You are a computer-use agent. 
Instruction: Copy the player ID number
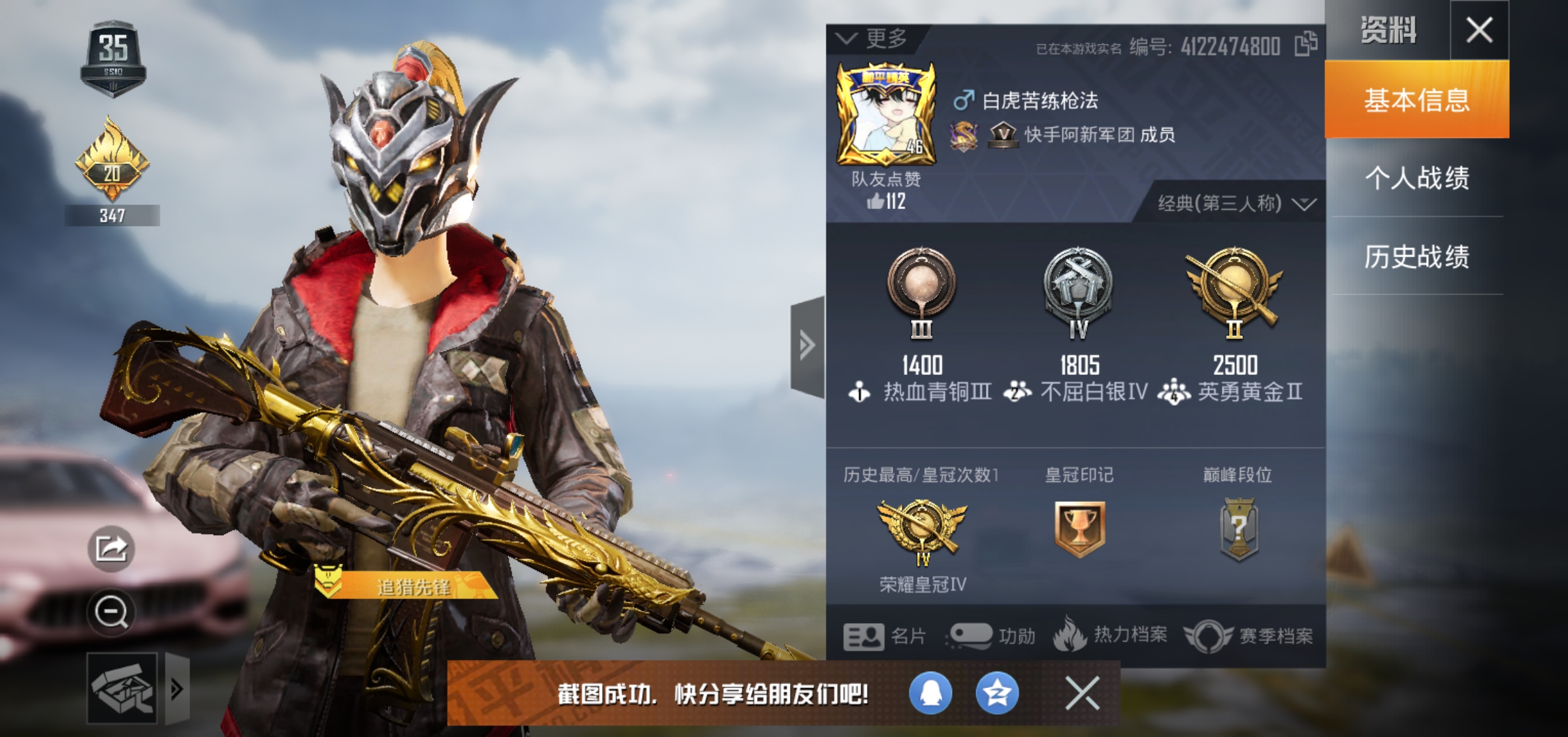click(x=1305, y=44)
